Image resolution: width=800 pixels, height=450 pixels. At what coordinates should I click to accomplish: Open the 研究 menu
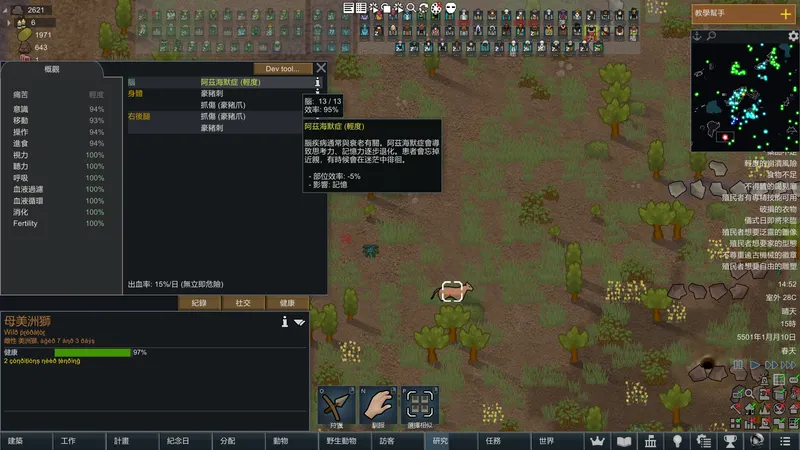point(440,441)
